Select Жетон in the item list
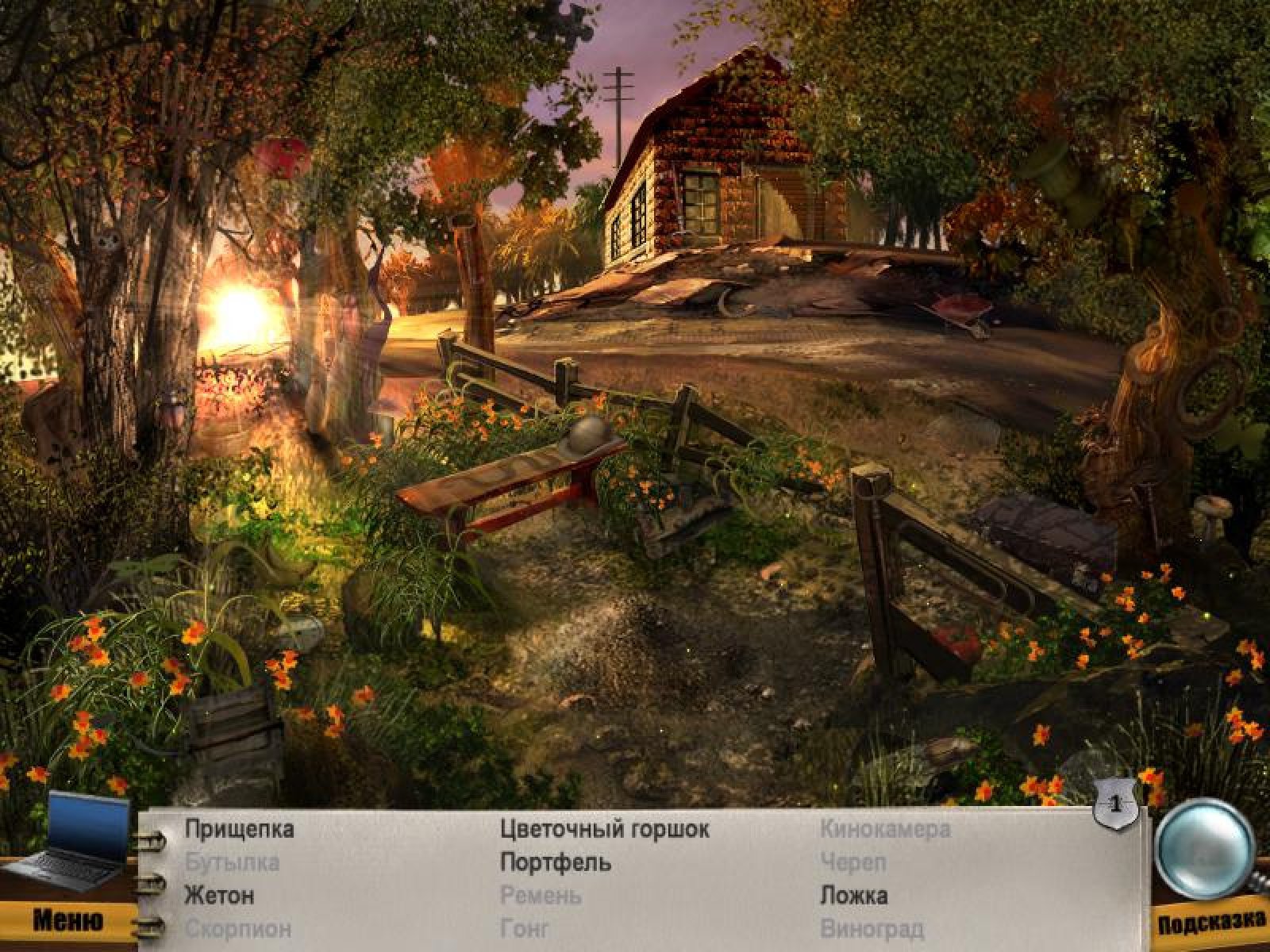 point(219,896)
